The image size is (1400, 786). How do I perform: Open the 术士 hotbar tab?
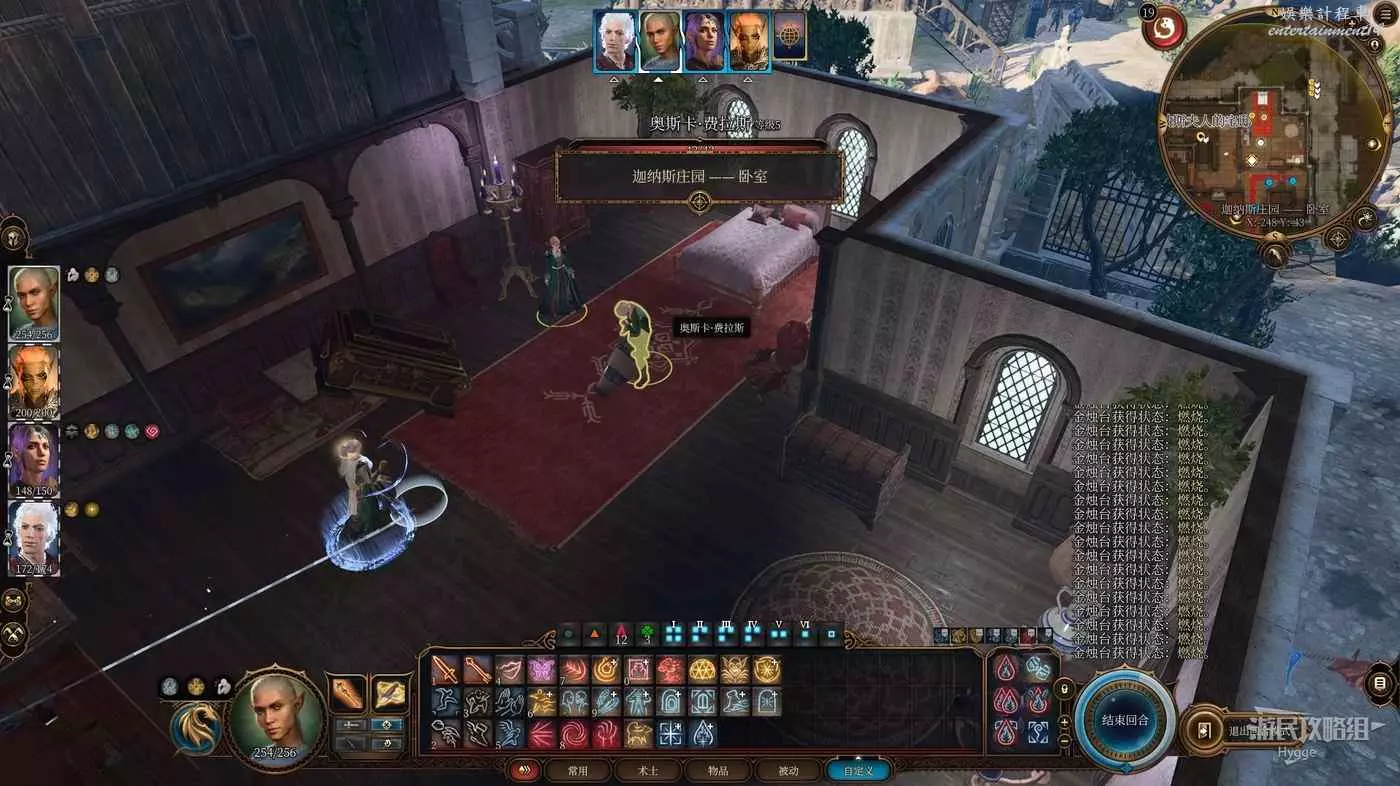pyautogui.click(x=648, y=771)
